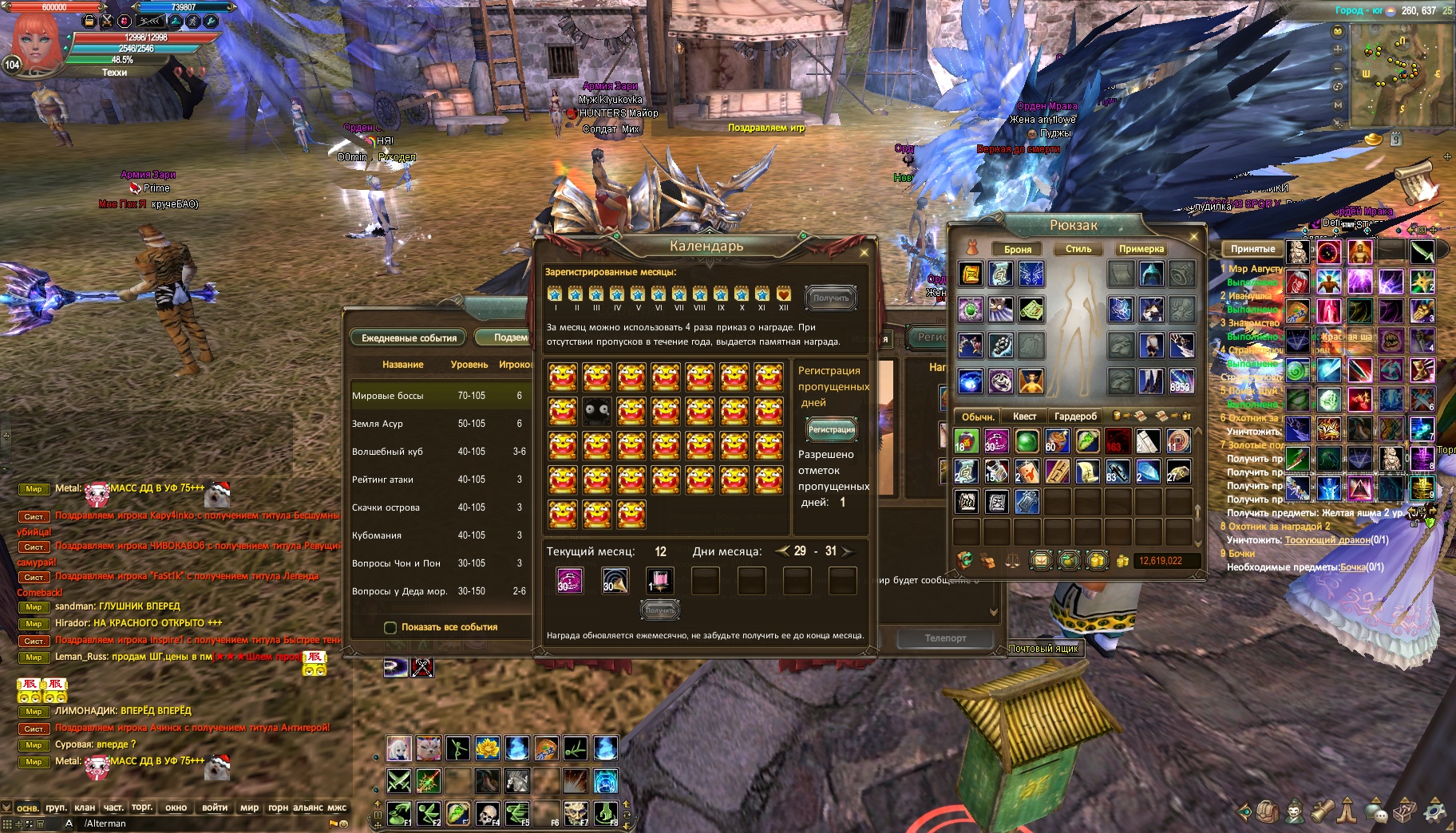
Task: Open the Примерка tab
Action: 1141,249
